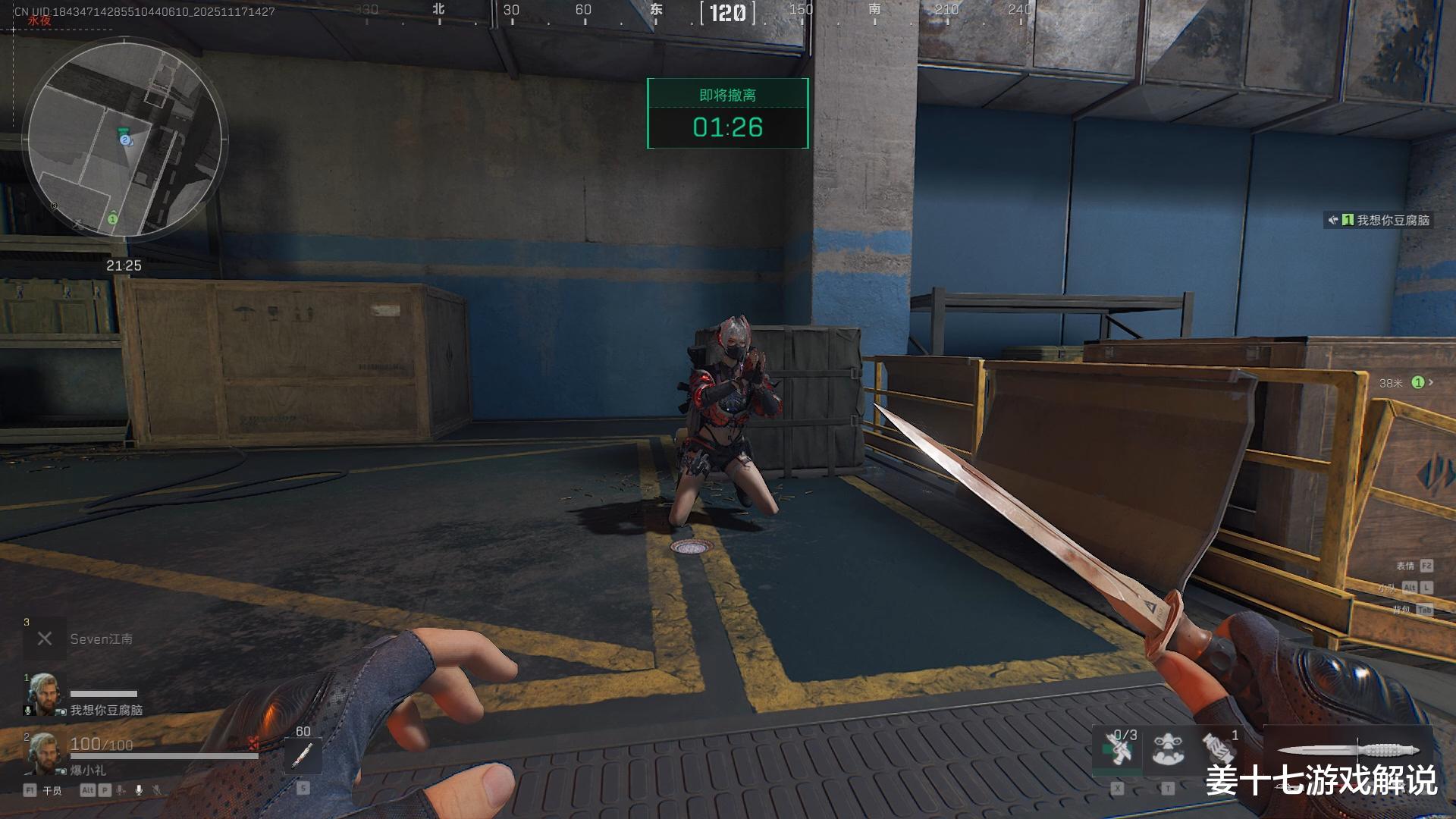The image size is (1456, 819).
Task: Click teammate 我想你豆腐脑's portrait
Action: click(x=42, y=694)
